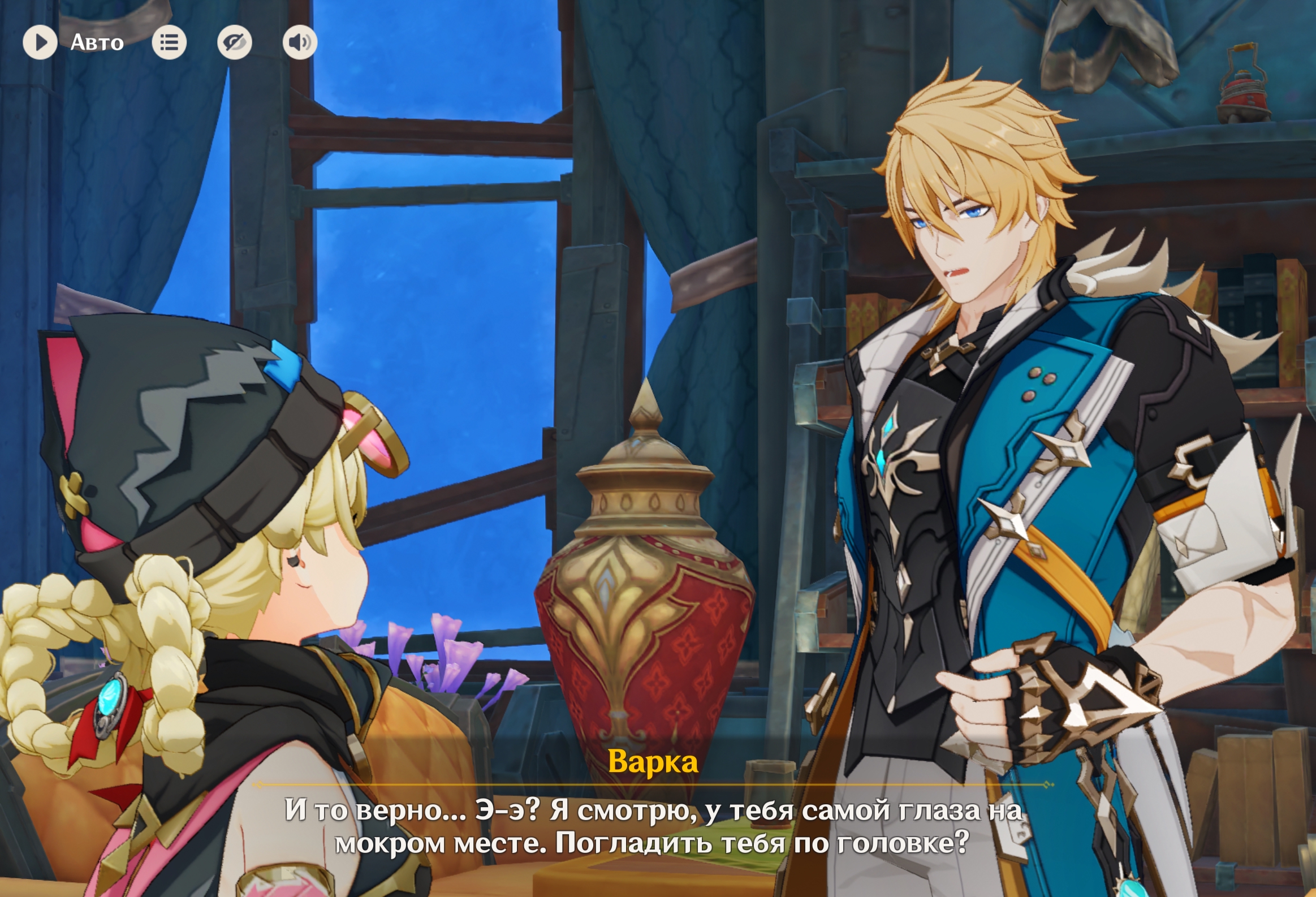Toggle the voice-over speaker icon
Image resolution: width=1316 pixels, height=897 pixels.
tap(300, 42)
